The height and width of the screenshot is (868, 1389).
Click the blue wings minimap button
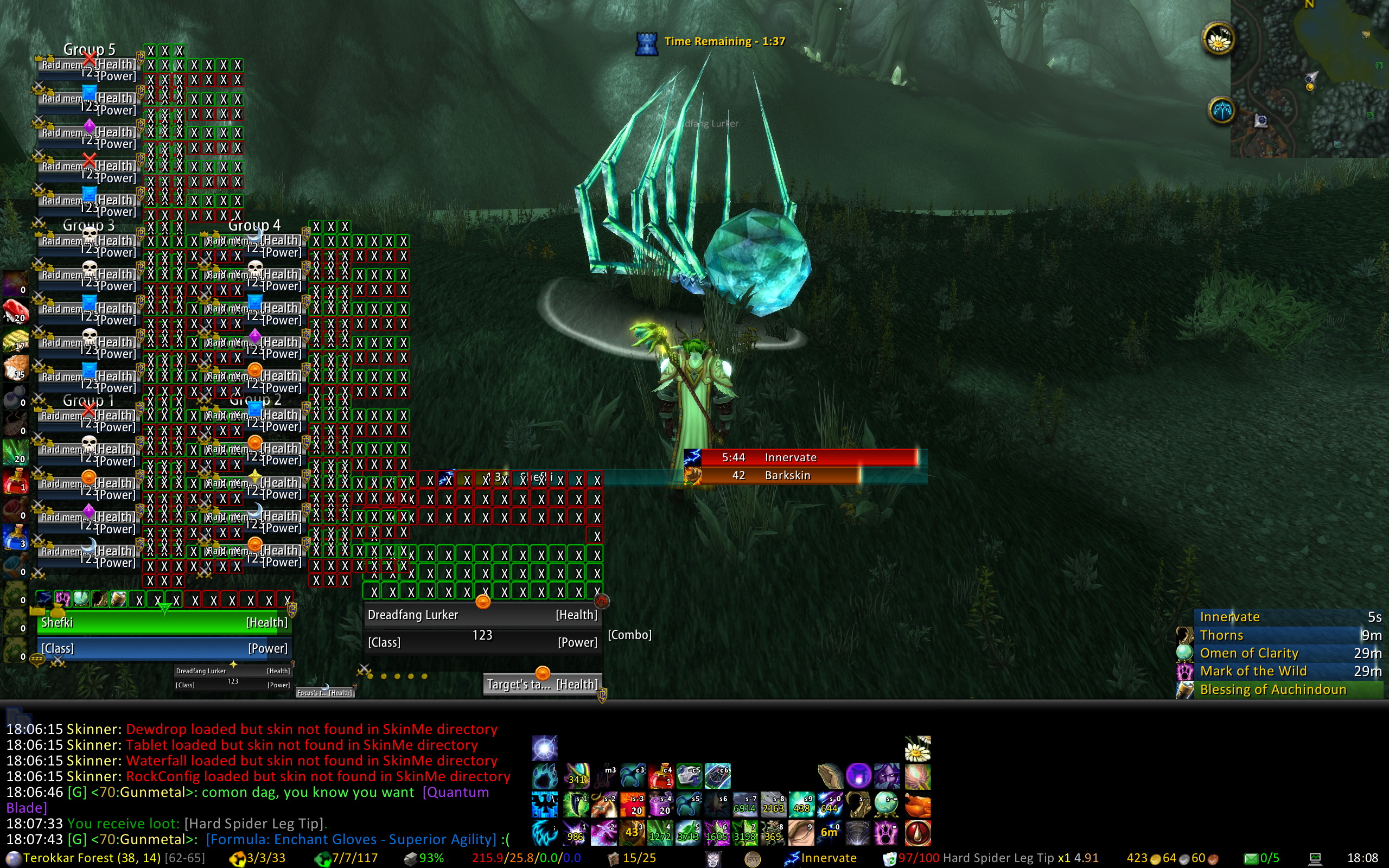click(1221, 110)
